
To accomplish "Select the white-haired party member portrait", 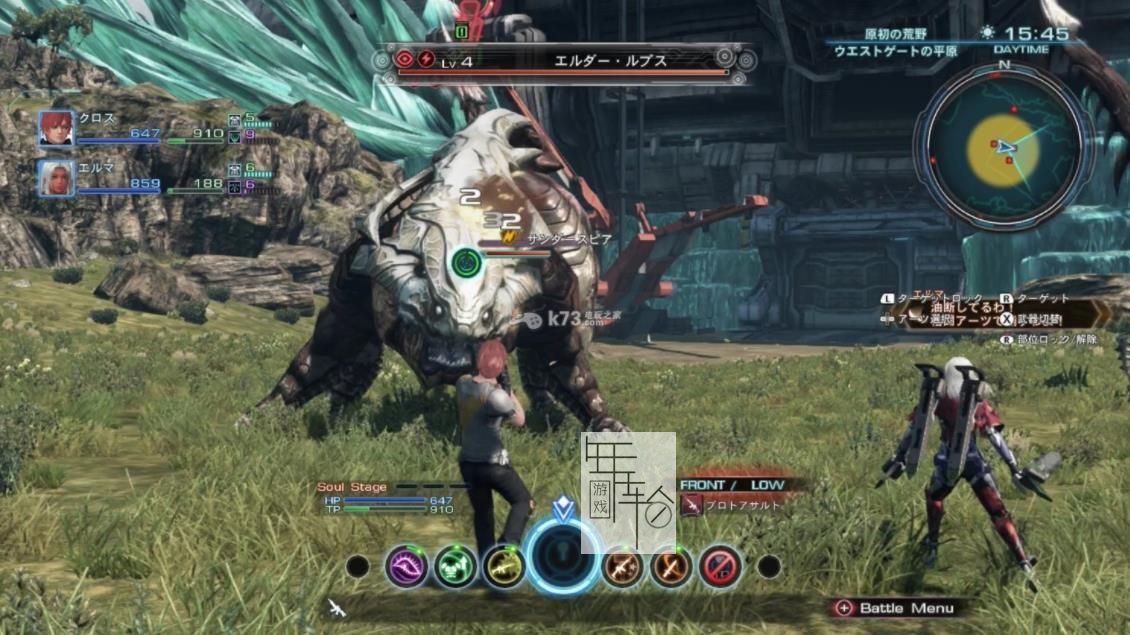I will coord(56,177).
